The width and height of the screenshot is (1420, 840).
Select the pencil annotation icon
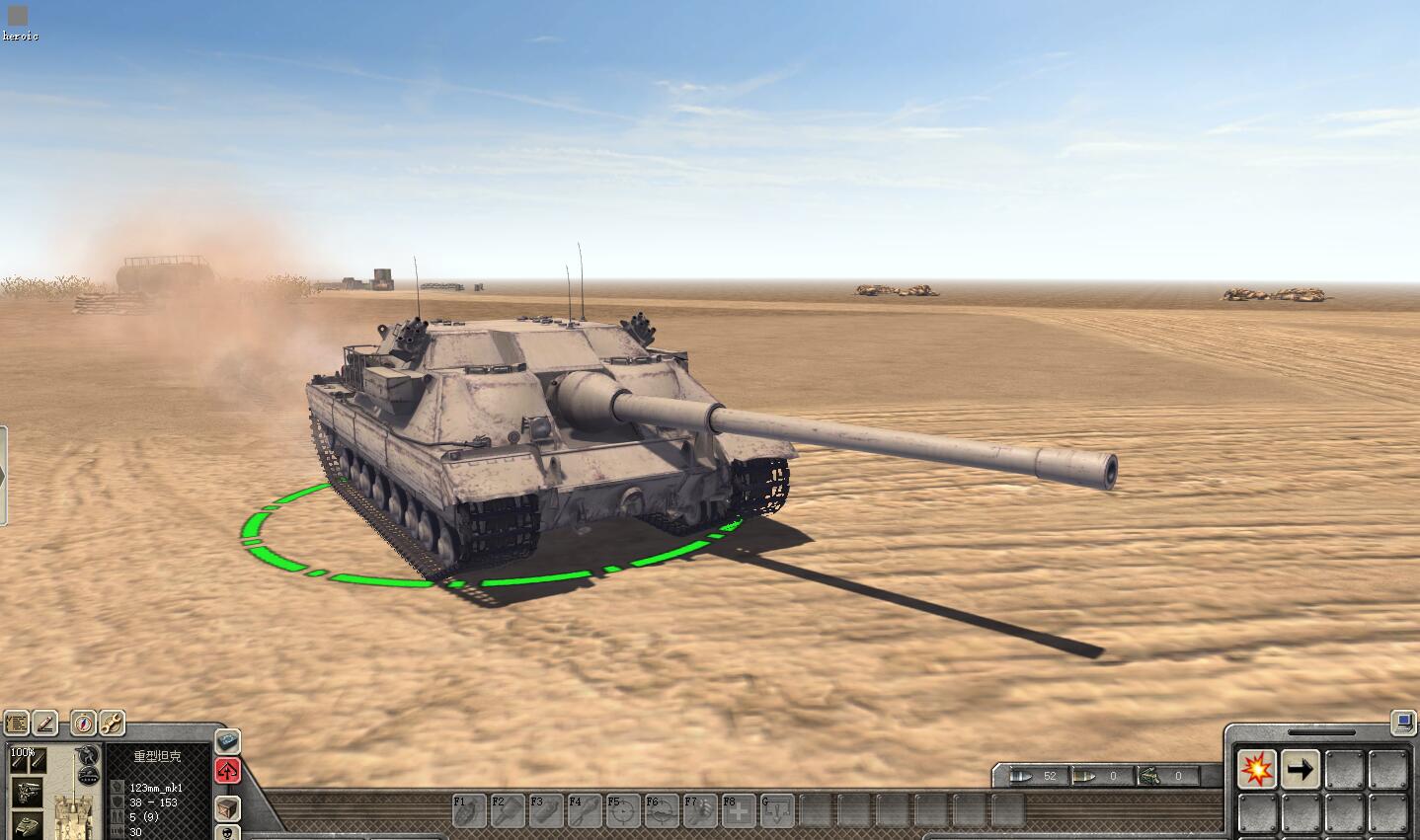coord(45,724)
